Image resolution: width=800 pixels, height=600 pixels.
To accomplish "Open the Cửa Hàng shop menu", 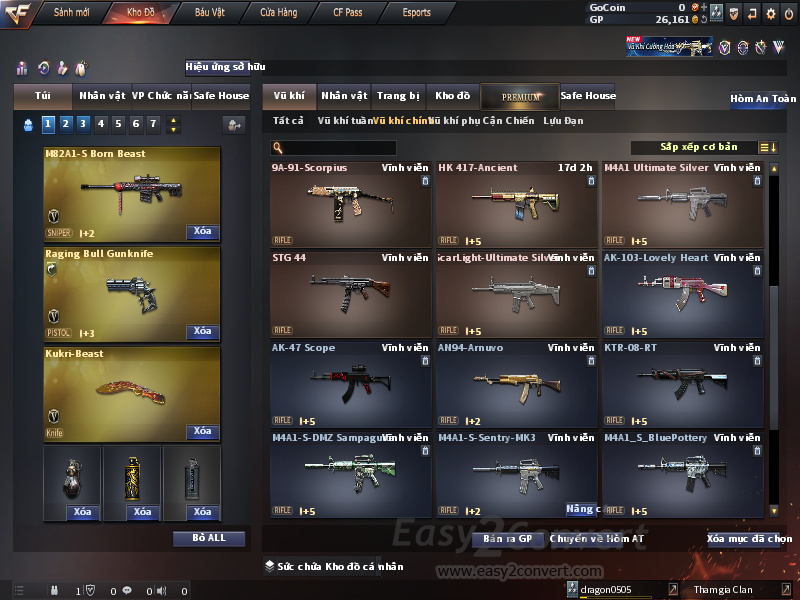I will [278, 13].
